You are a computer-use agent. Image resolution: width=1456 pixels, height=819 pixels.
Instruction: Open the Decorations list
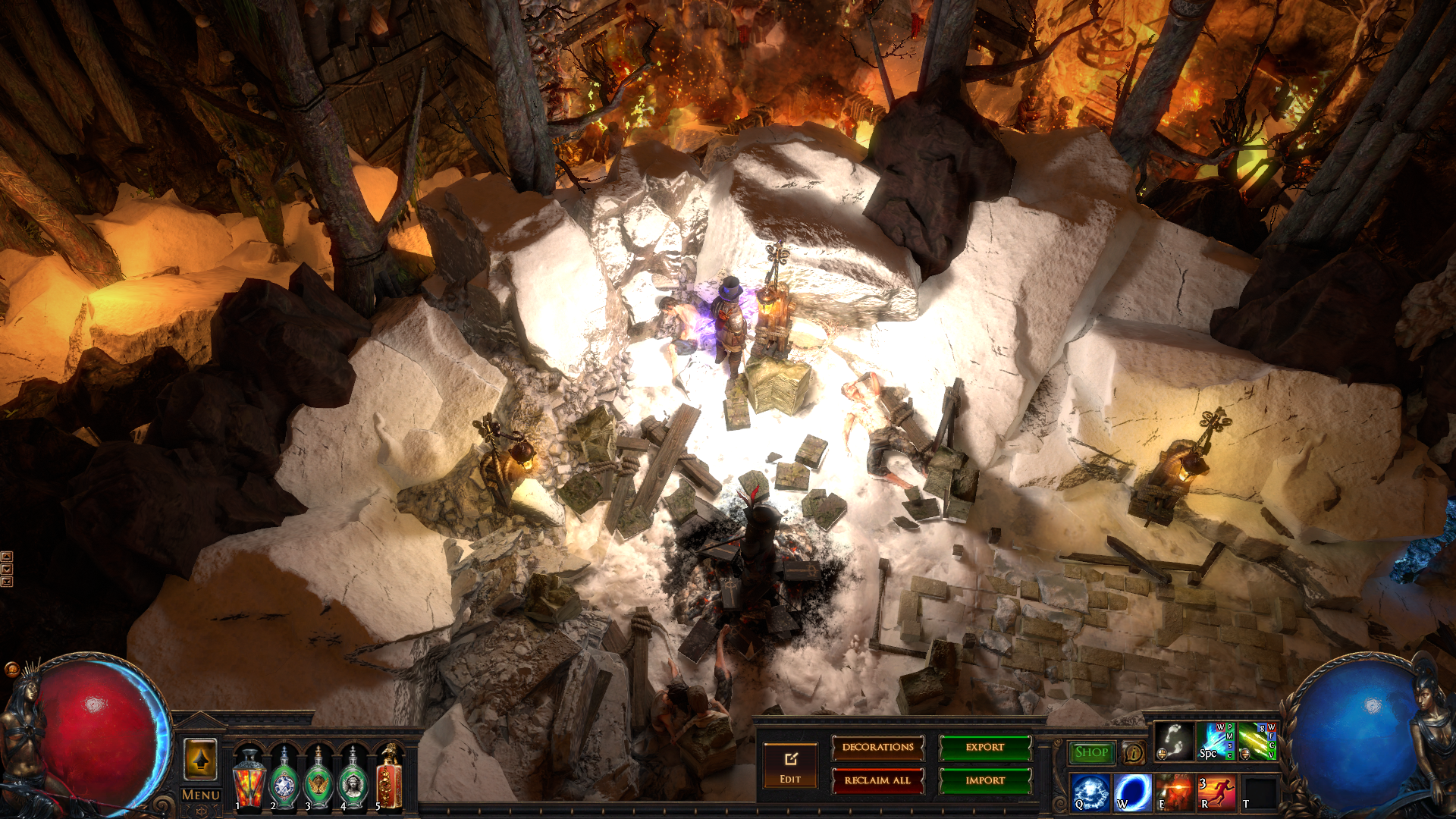(877, 748)
